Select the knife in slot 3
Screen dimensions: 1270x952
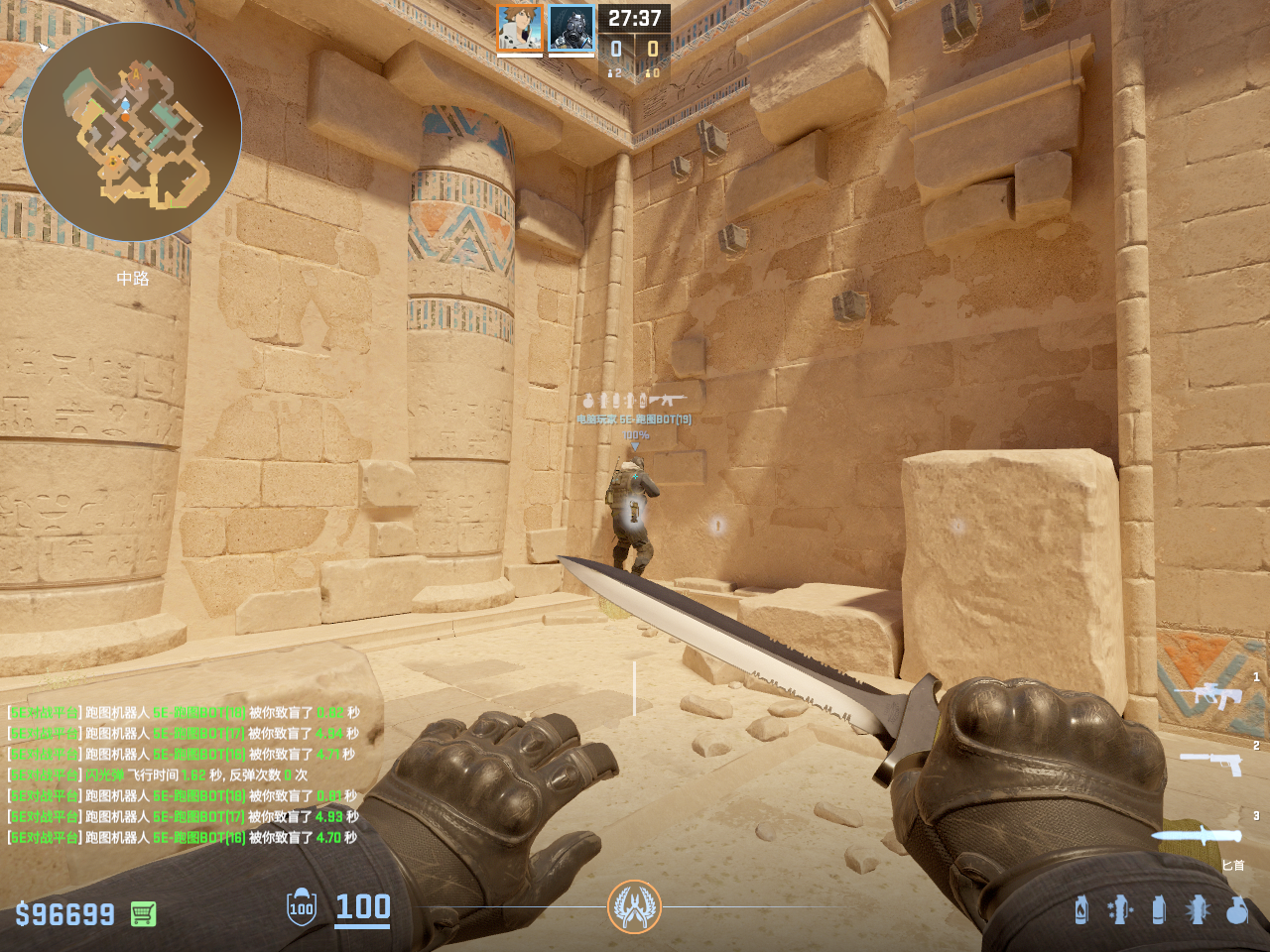tap(1197, 835)
